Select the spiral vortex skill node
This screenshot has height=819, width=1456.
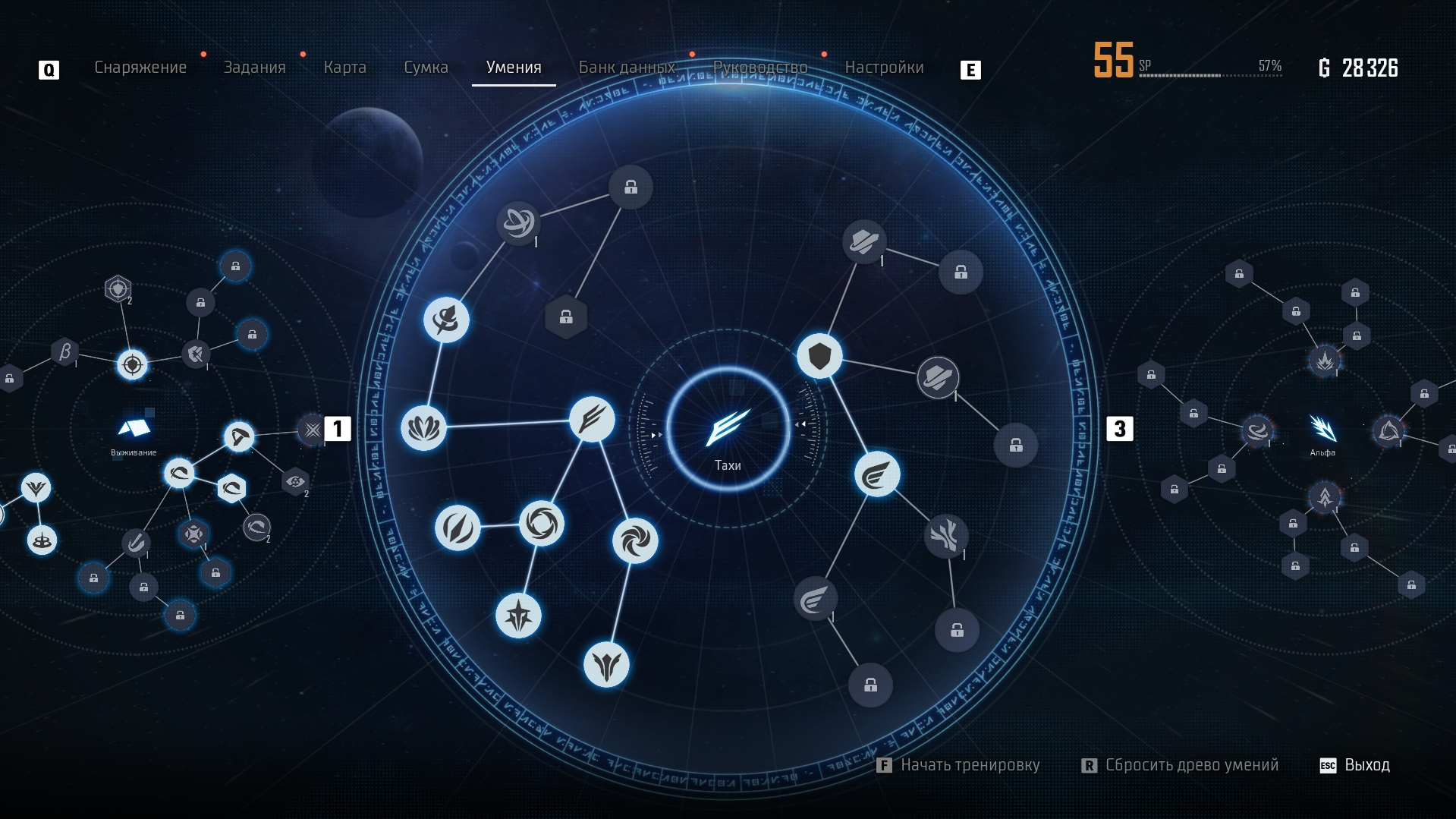point(635,540)
